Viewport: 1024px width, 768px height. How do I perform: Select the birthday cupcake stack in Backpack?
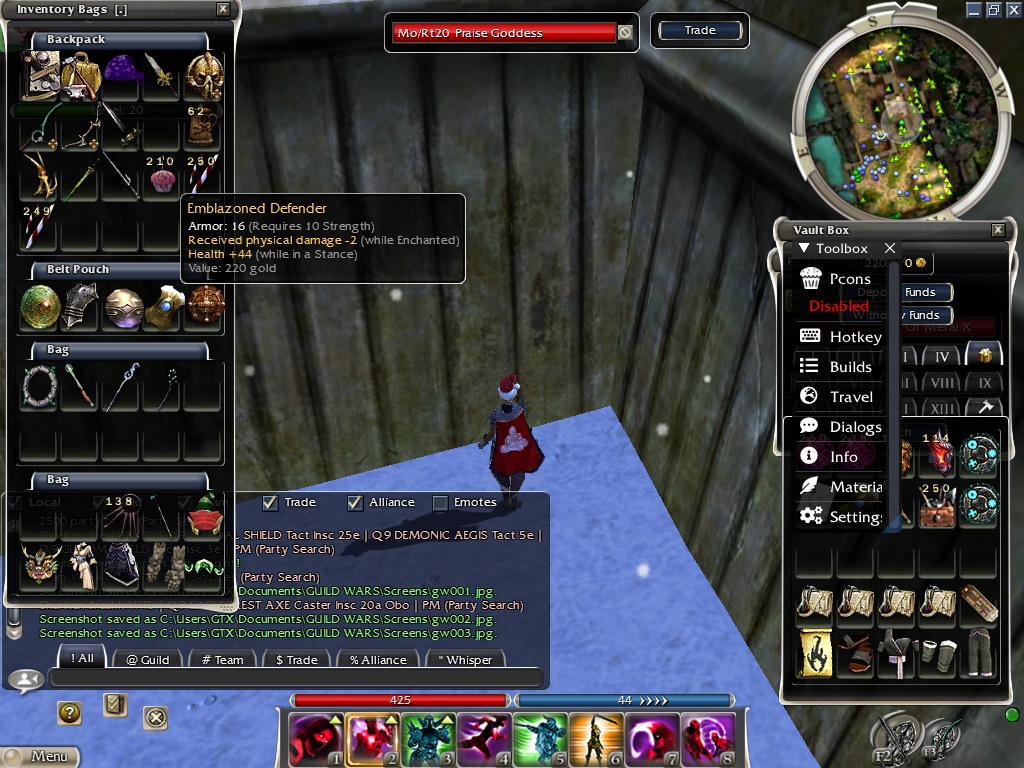[x=162, y=180]
